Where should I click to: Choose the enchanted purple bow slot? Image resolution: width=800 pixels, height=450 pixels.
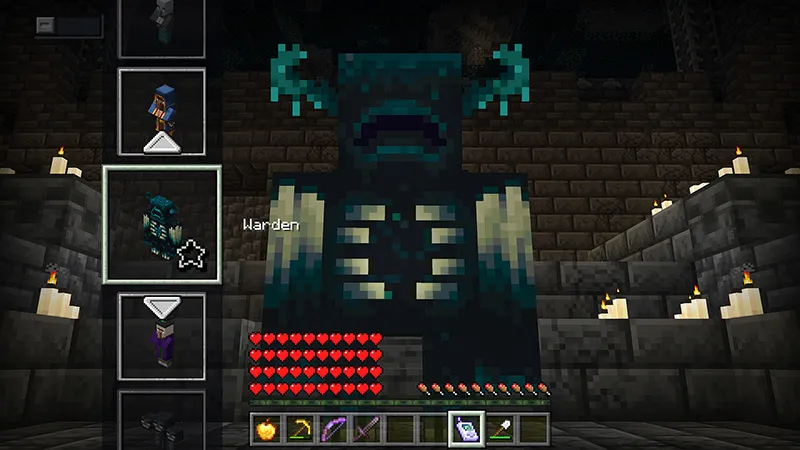pyautogui.click(x=333, y=430)
